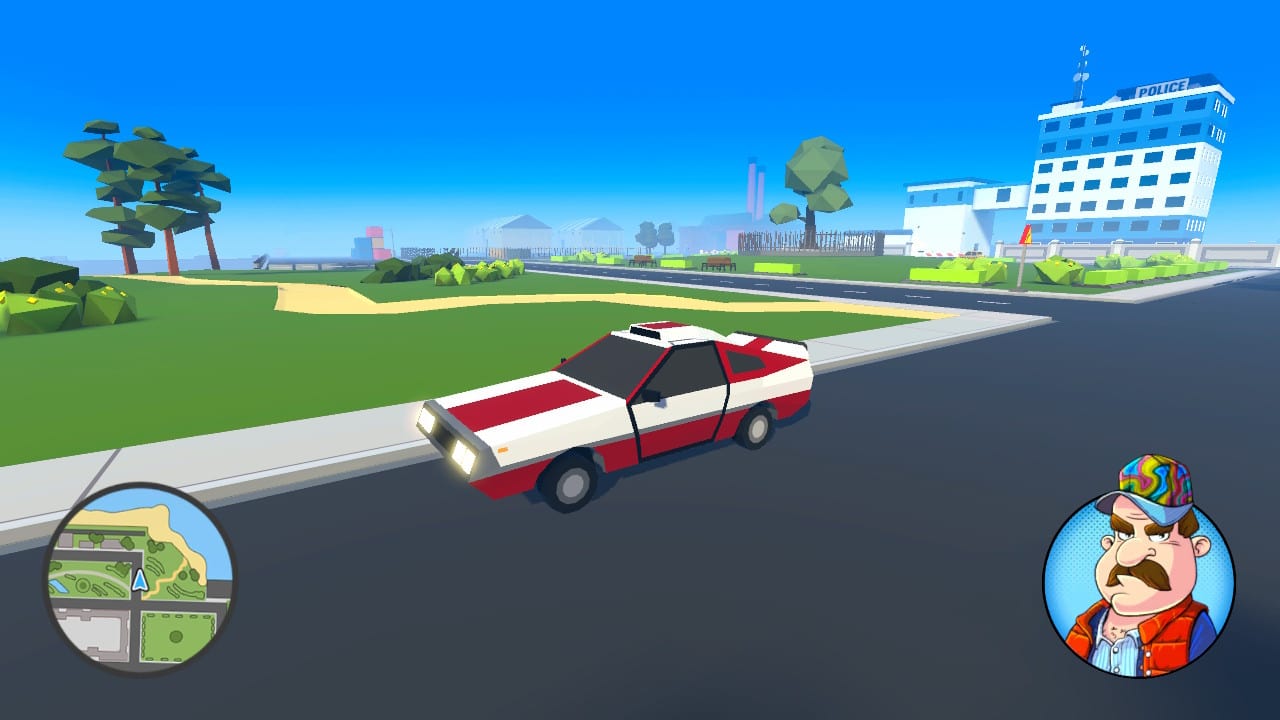Click the orange flag near the police building
This screenshot has width=1280, height=720.
[x=1026, y=233]
